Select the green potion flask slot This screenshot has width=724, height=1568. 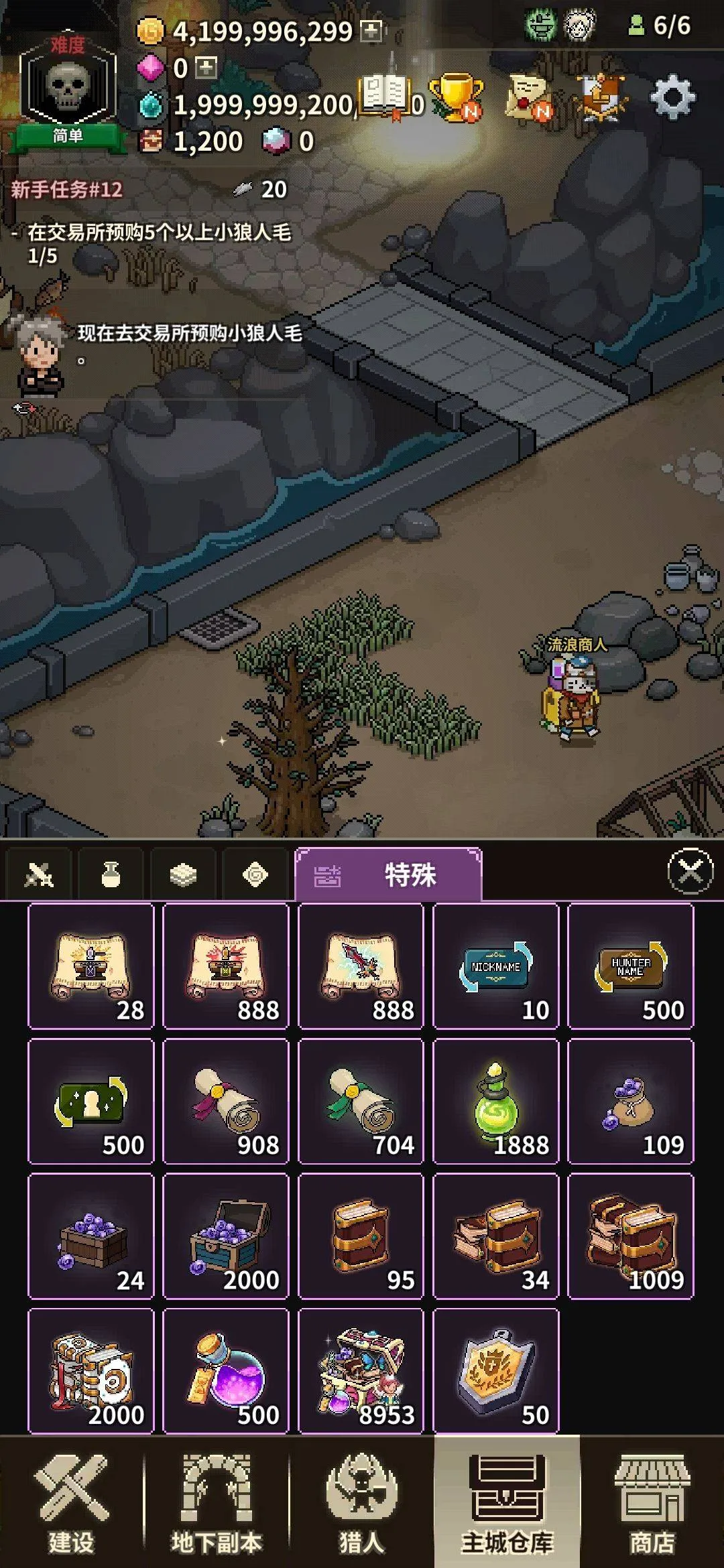(x=495, y=1101)
